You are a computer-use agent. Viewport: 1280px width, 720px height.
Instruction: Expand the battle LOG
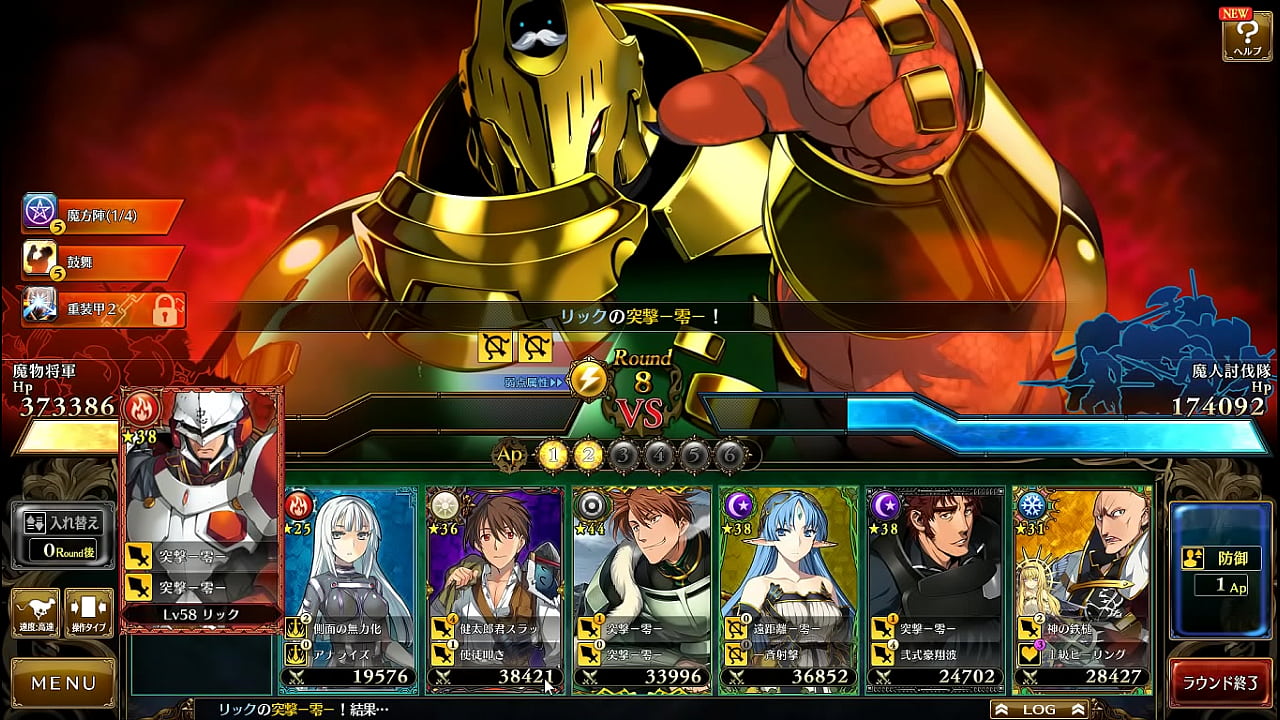click(x=1039, y=709)
